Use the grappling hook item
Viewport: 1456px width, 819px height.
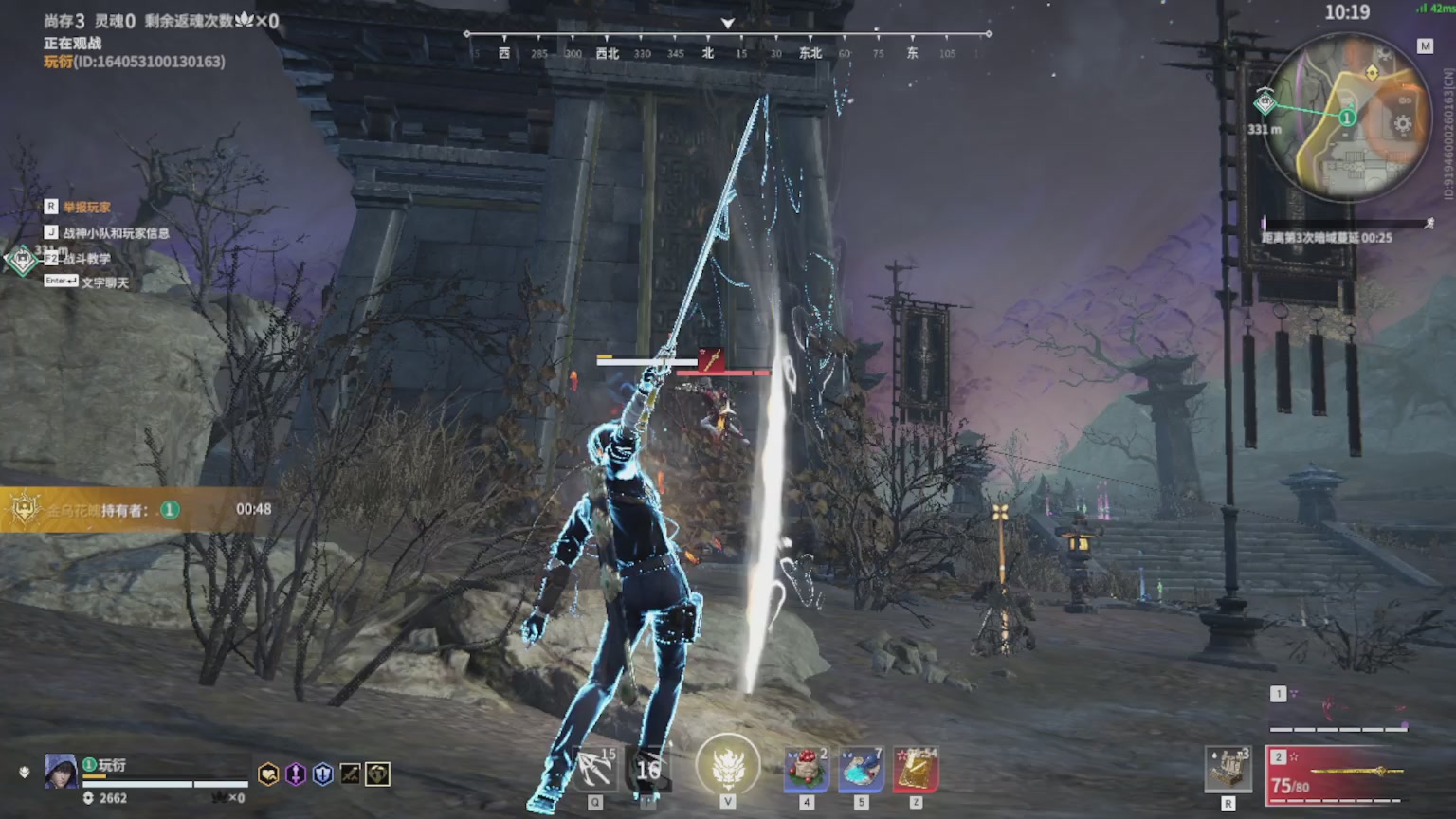coord(595,770)
